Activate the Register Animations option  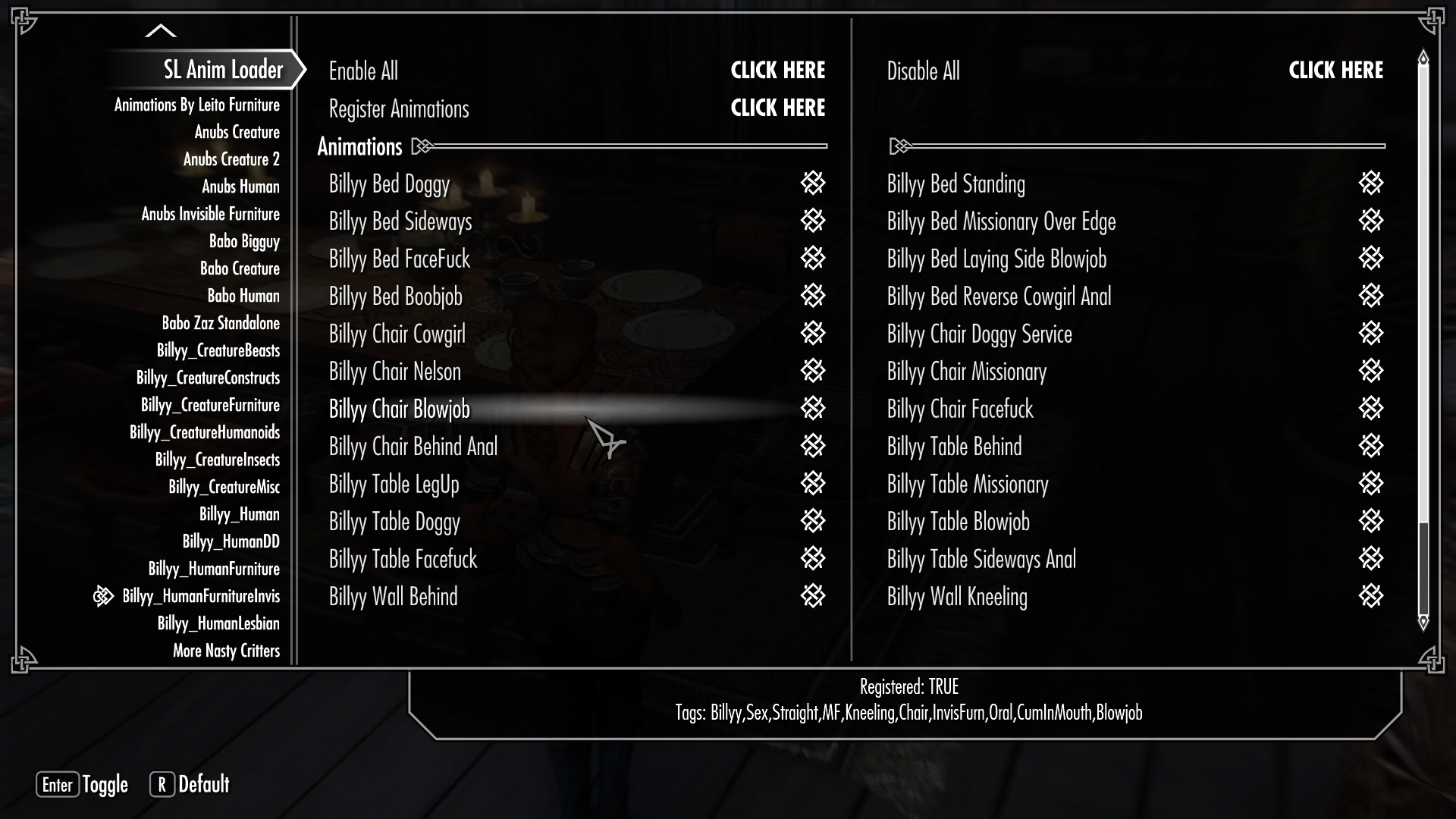pos(777,108)
